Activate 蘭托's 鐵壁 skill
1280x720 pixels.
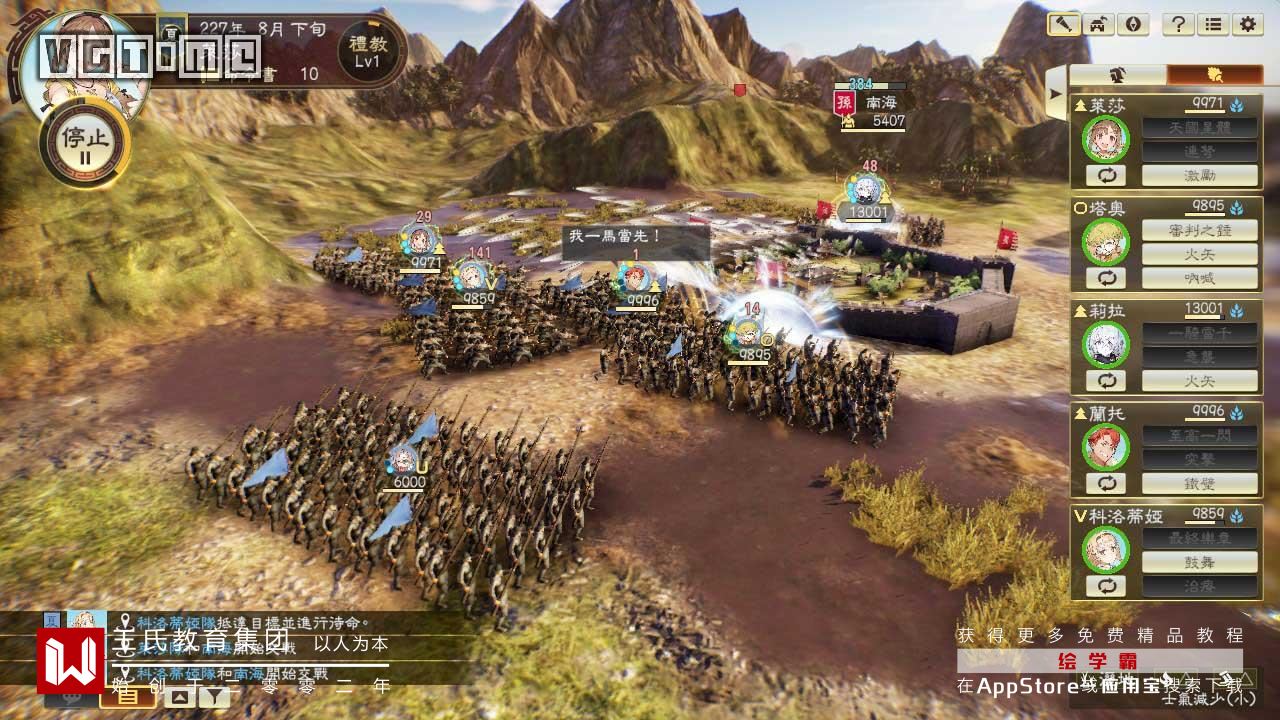[1199, 483]
